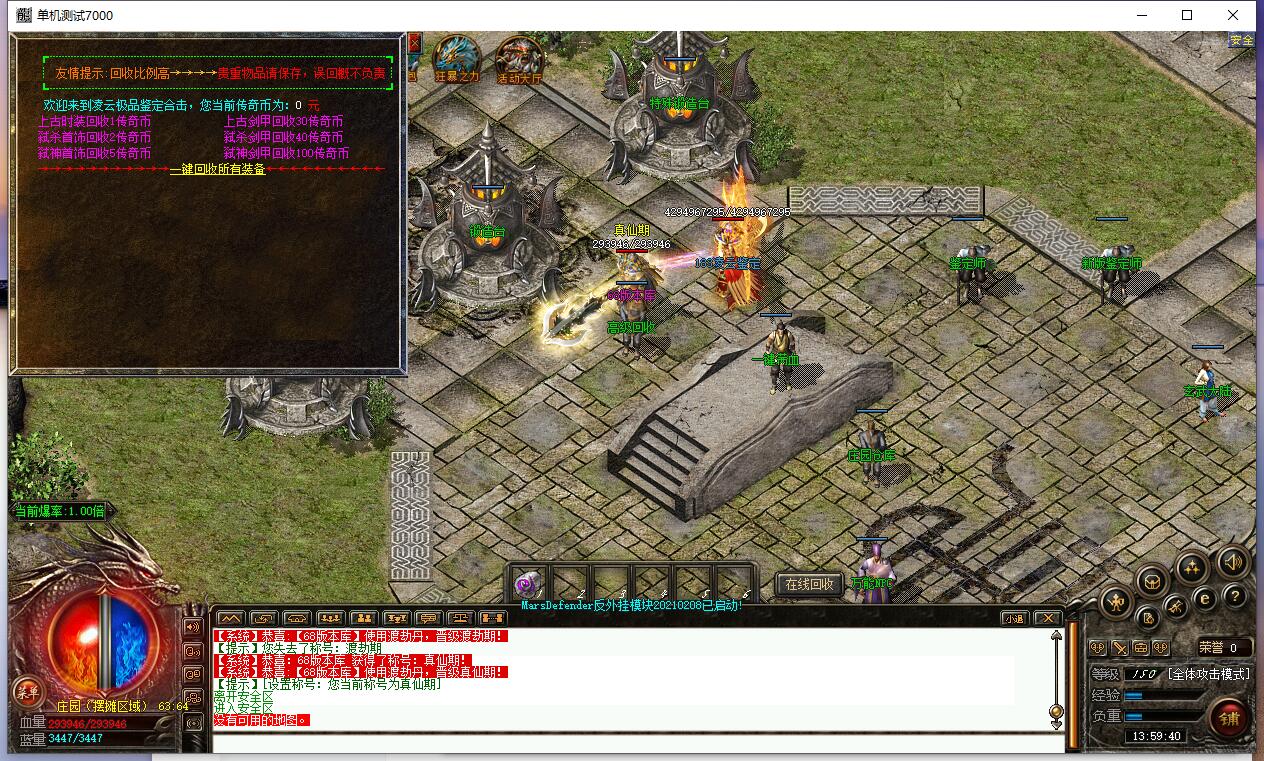Select 弑神首饰回收5传奇币 option
Screen dimensions: 1264x761
point(94,153)
